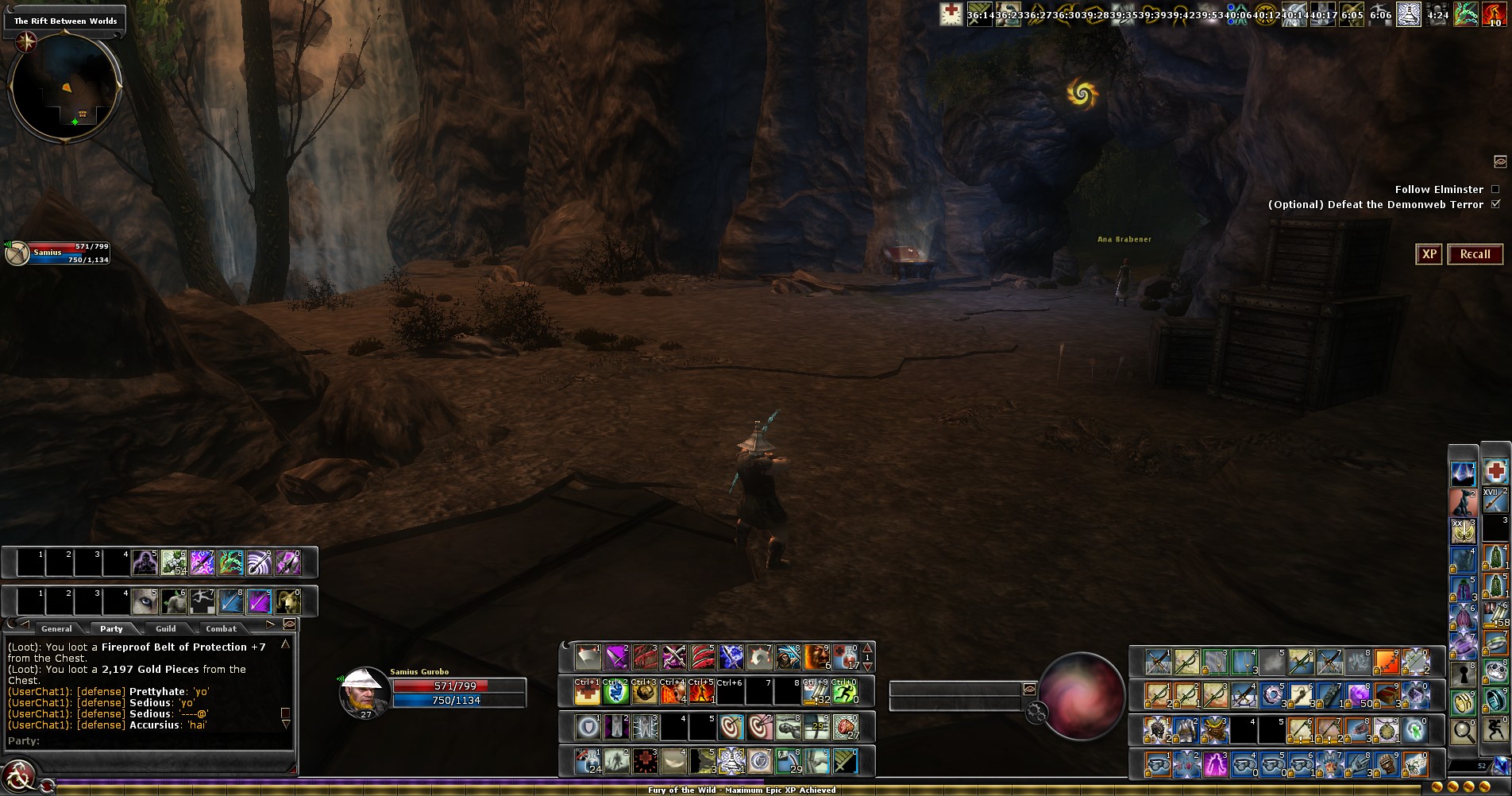
Task: Activate the blue lightning sword ability
Action: tap(731, 658)
